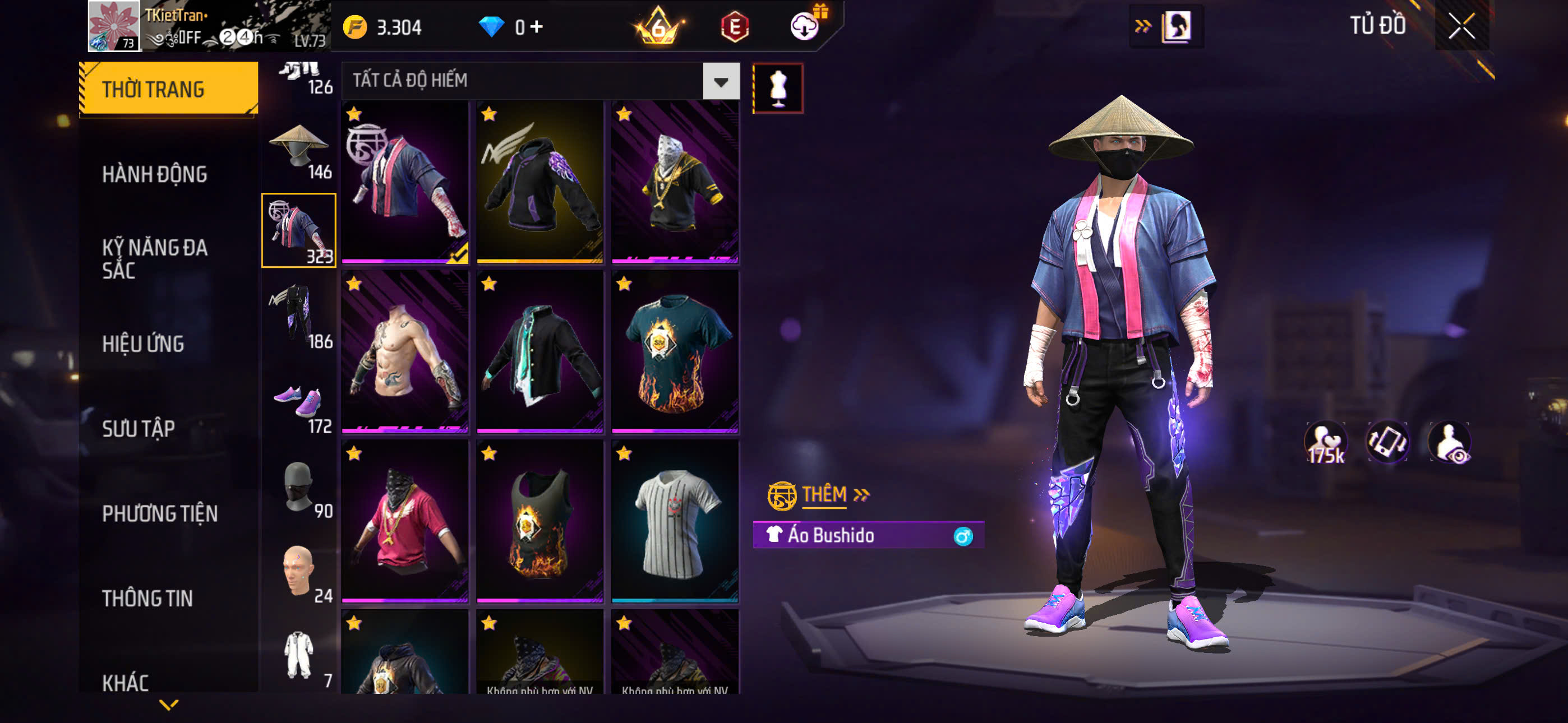Switch to Kỹ Năng Đa Sắc section
This screenshot has width=1568, height=723.
click(x=155, y=258)
